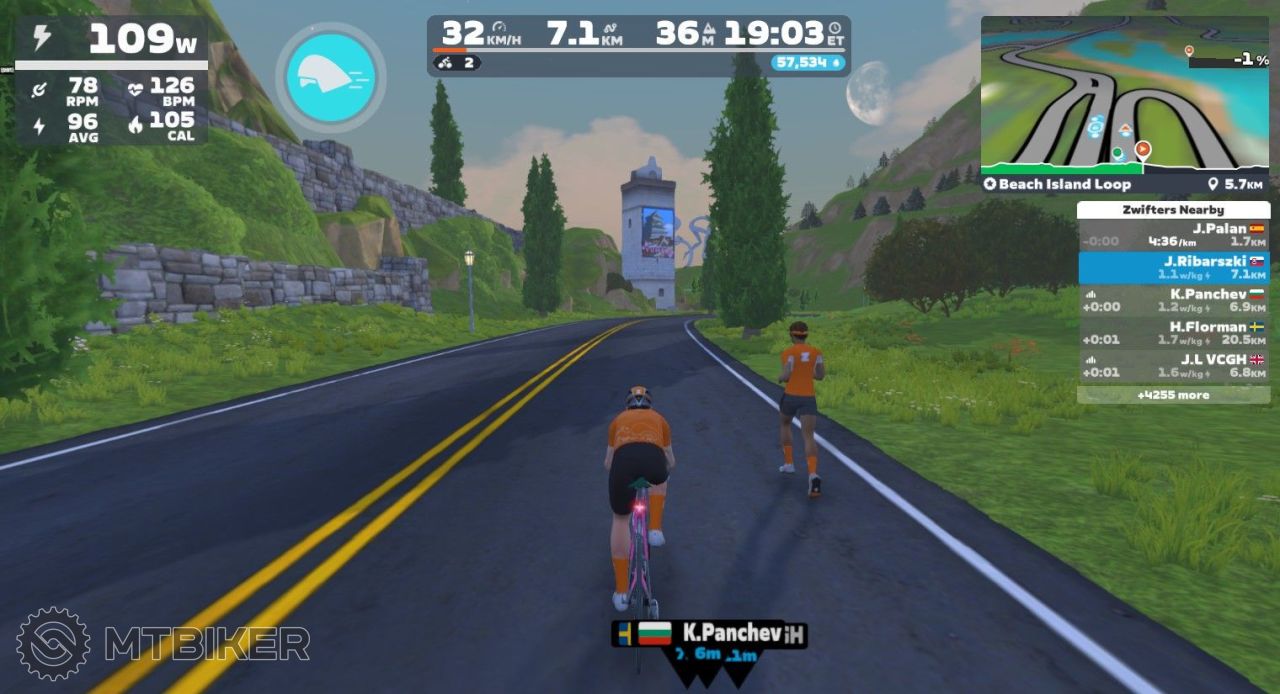Viewport: 1280px width, 694px height.
Task: Select J.Ribarszki's highlighted rider row
Action: click(x=1173, y=268)
